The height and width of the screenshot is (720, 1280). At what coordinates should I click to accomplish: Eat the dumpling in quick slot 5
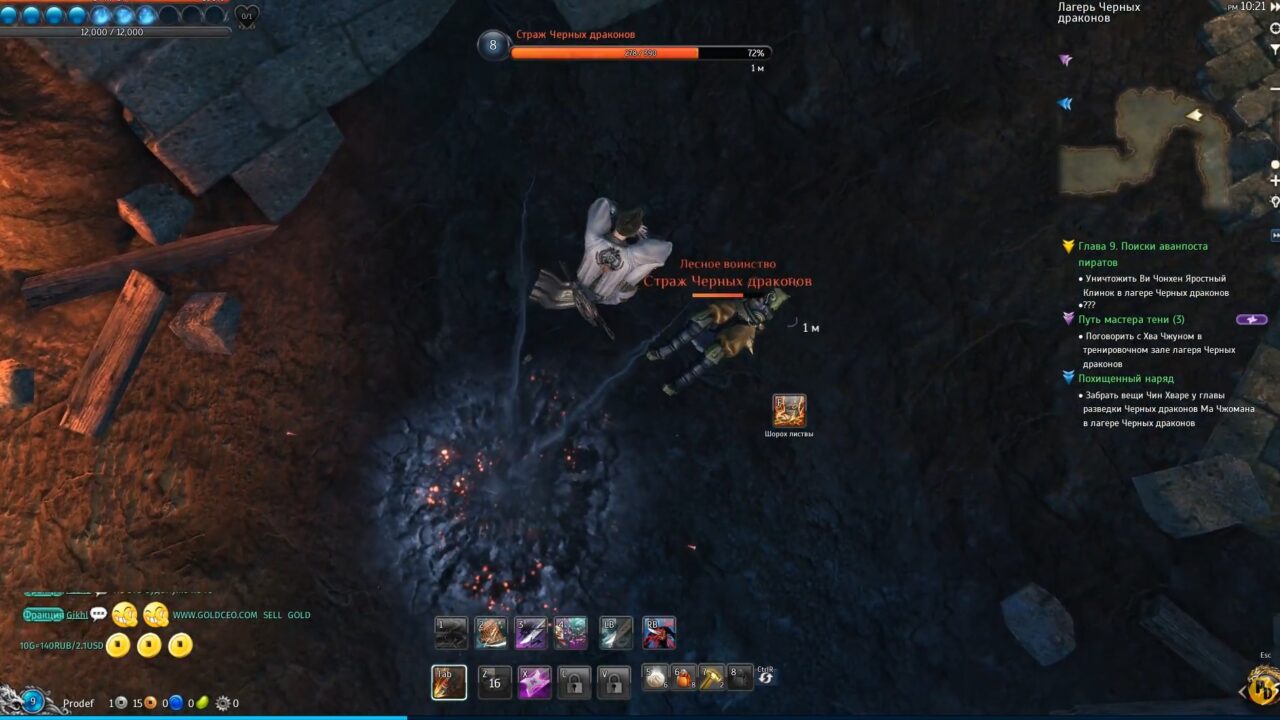tap(655, 678)
